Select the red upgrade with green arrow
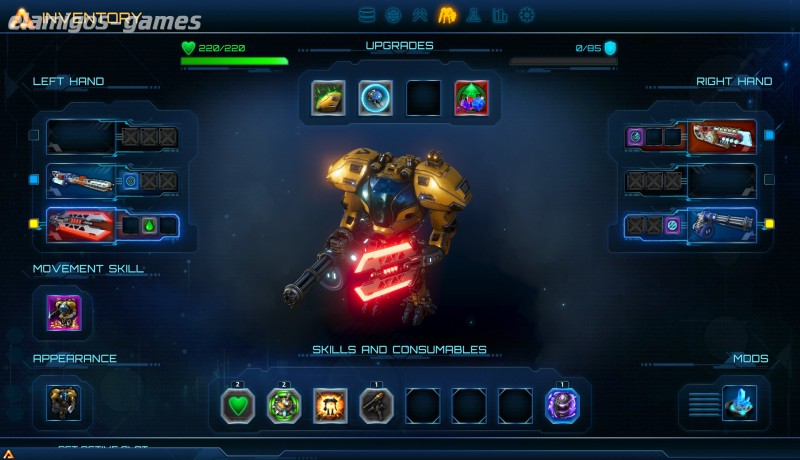The width and height of the screenshot is (800, 460). point(471,98)
